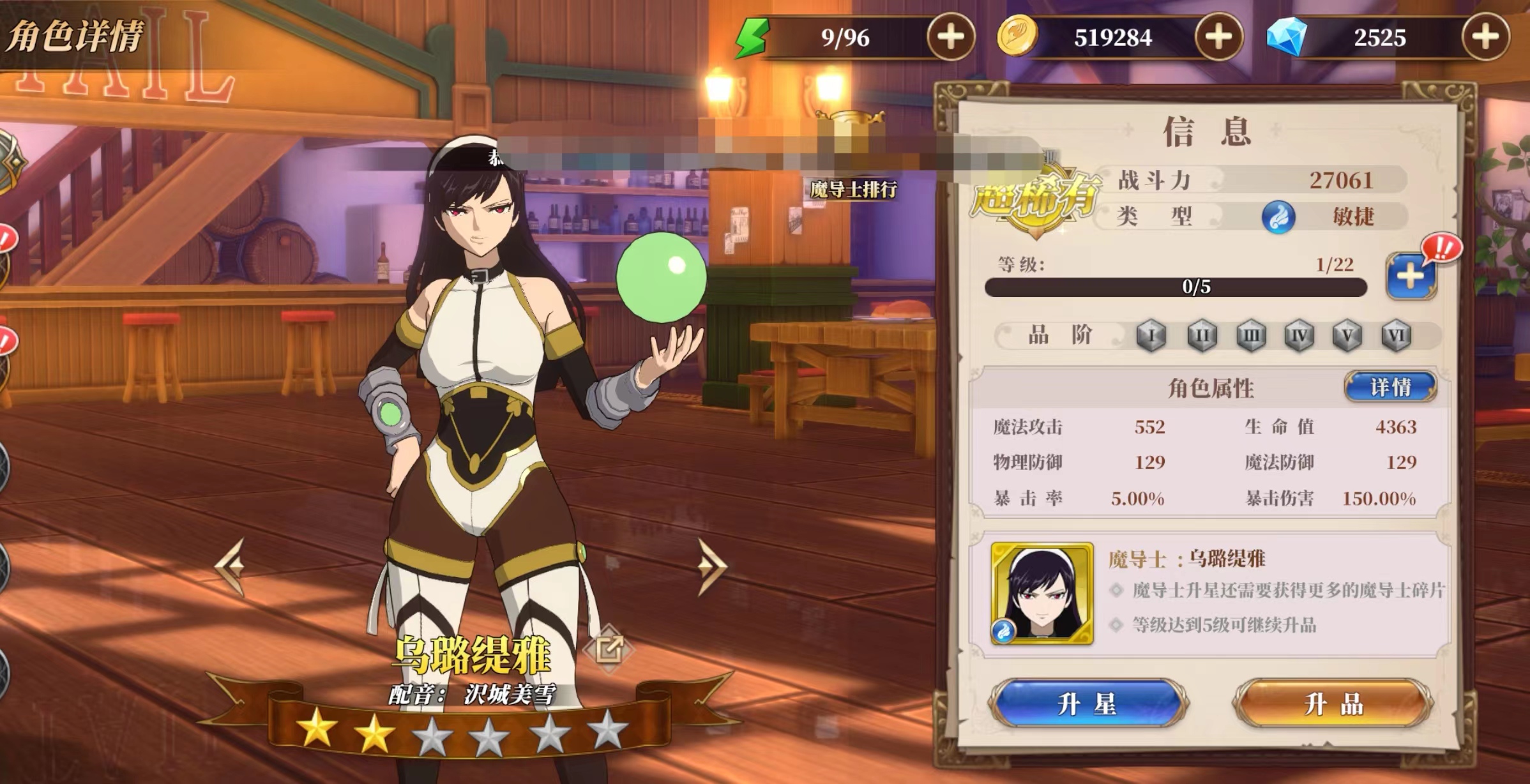Select rank tier I badge

(x=1151, y=335)
